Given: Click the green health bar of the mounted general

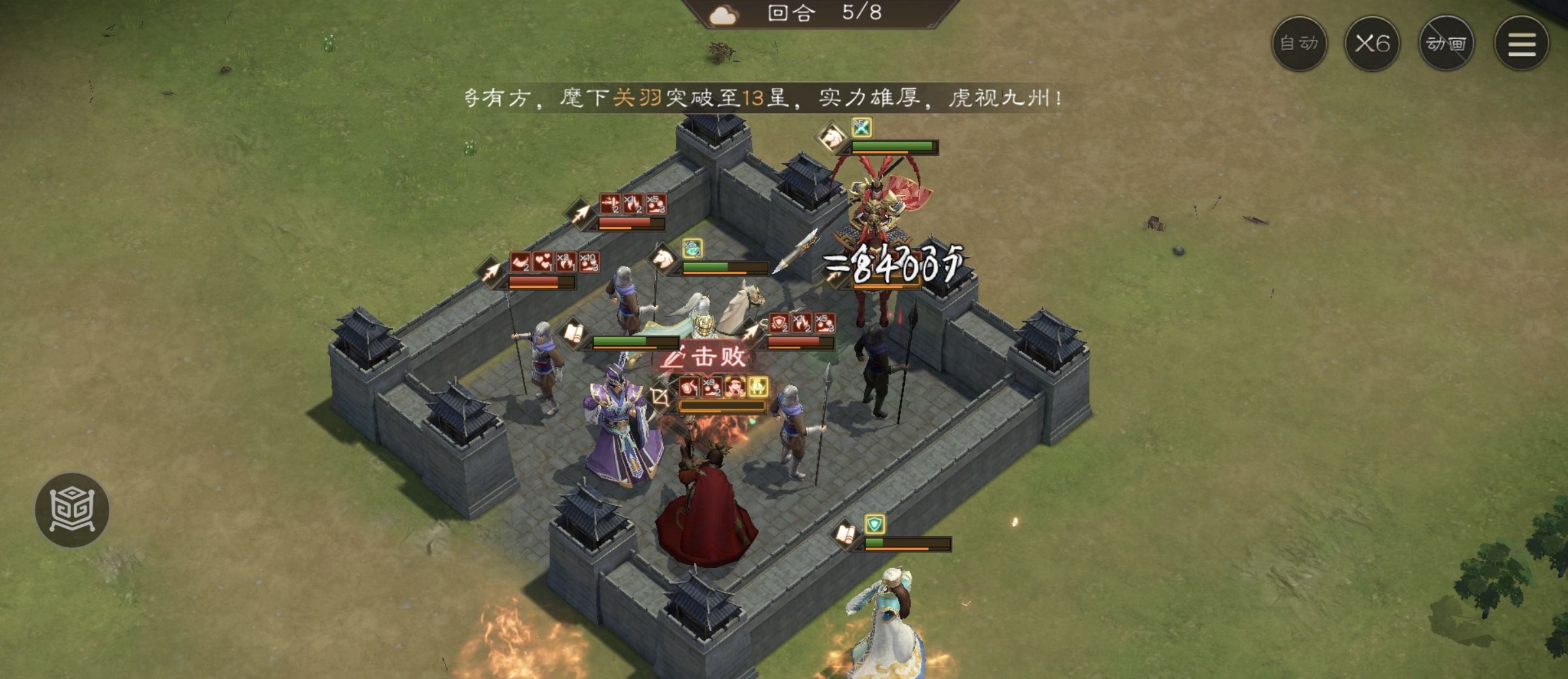Looking at the screenshot, I should point(891,146).
